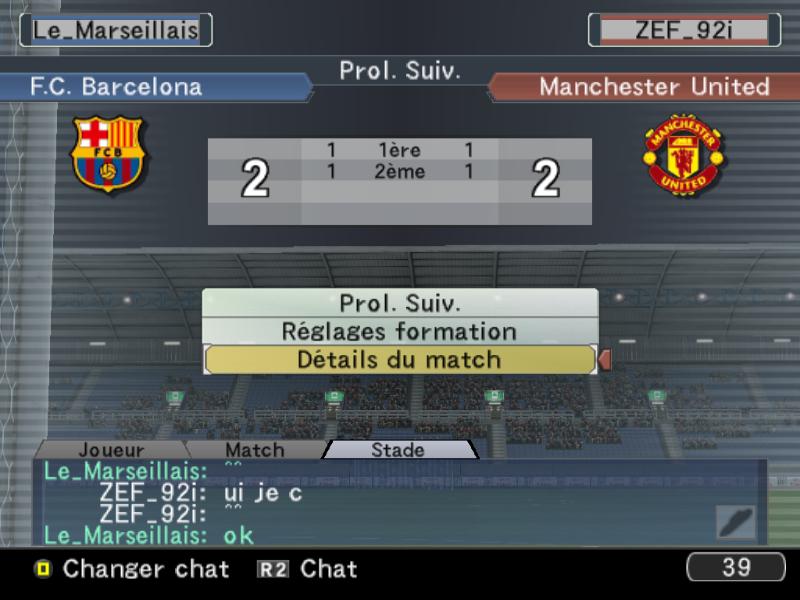Image resolution: width=800 pixels, height=600 pixels.
Task: Select the ZEF_92i player name tag
Action: pyautogui.click(x=684, y=29)
